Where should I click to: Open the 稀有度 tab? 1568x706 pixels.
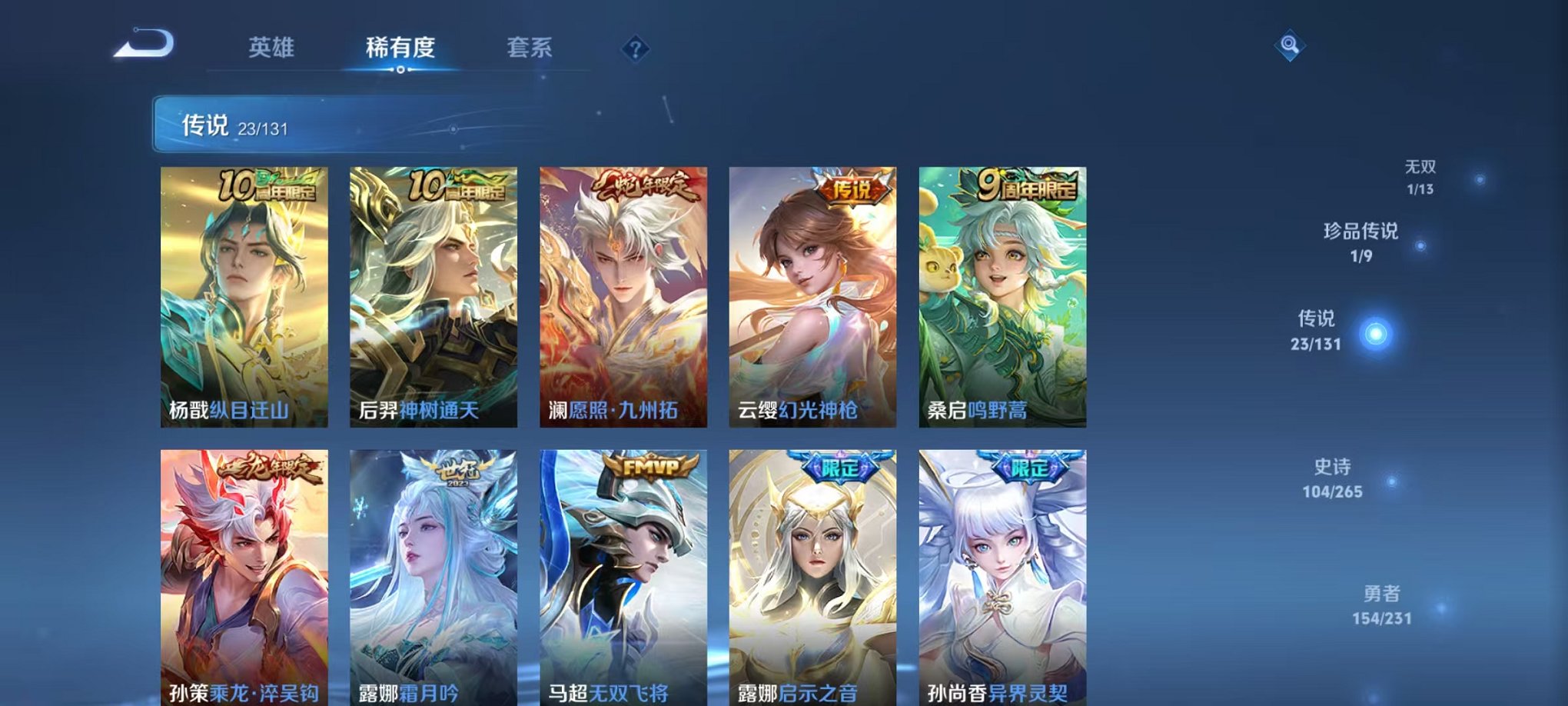pos(400,46)
